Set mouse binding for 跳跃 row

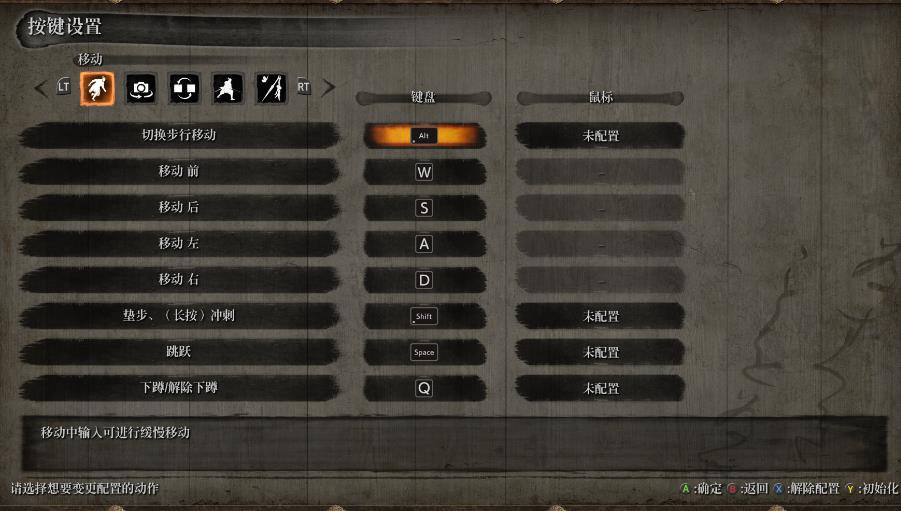point(601,352)
